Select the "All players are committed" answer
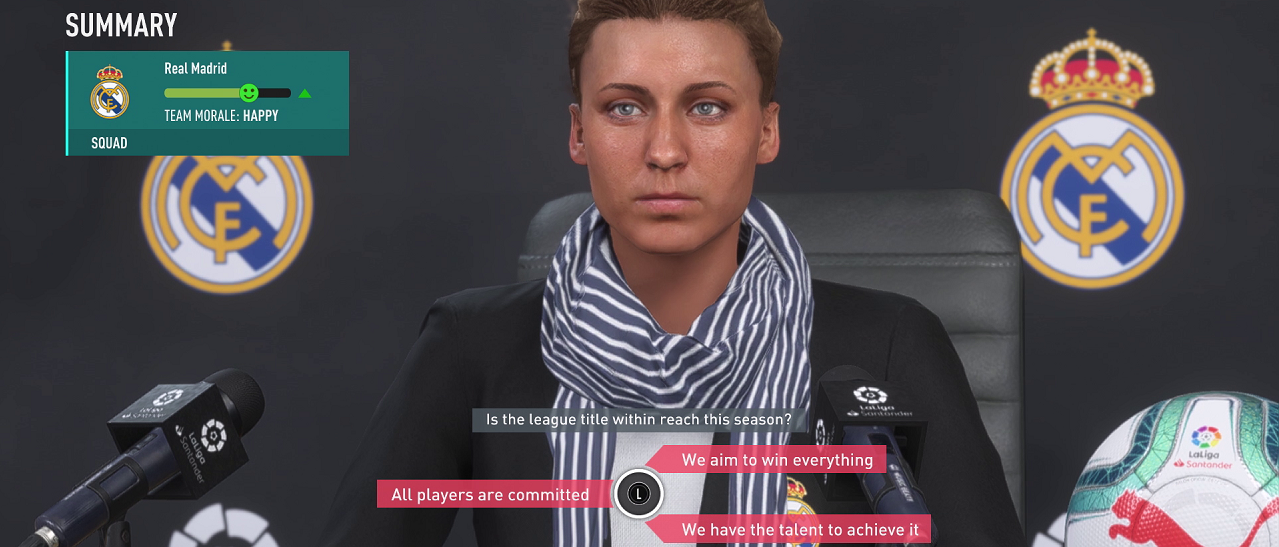This screenshot has width=1279, height=547. (490, 495)
